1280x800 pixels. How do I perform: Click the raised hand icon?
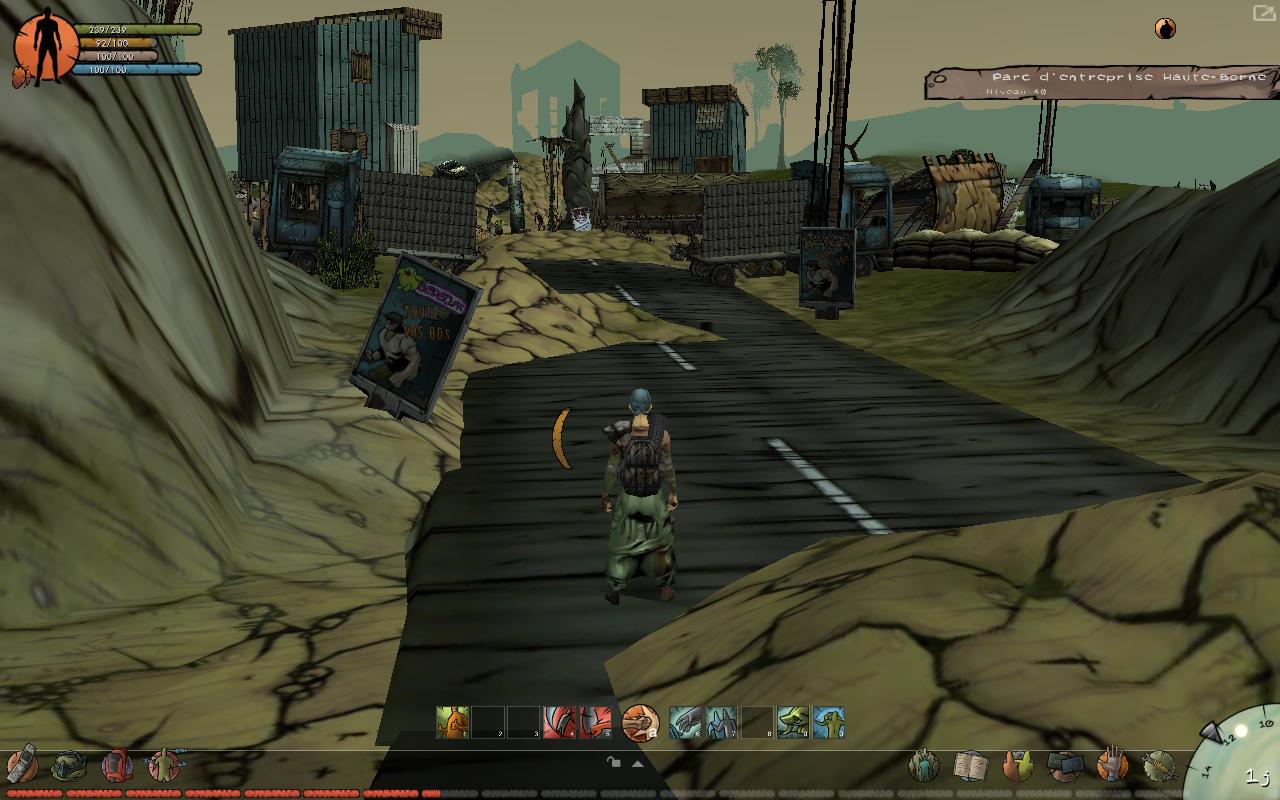(x=1111, y=766)
